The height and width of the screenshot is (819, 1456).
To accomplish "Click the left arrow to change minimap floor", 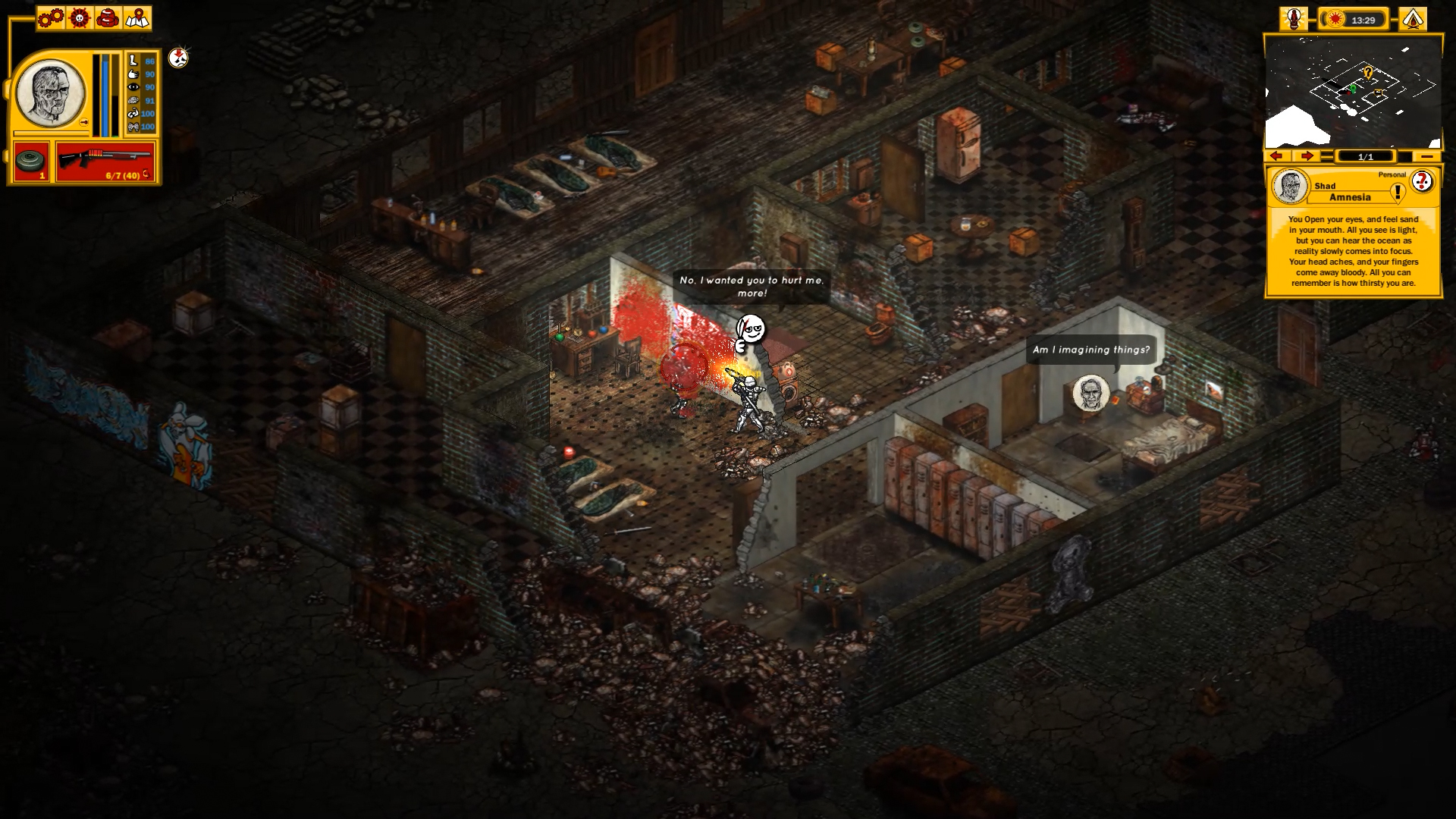I will pyautogui.click(x=1276, y=156).
